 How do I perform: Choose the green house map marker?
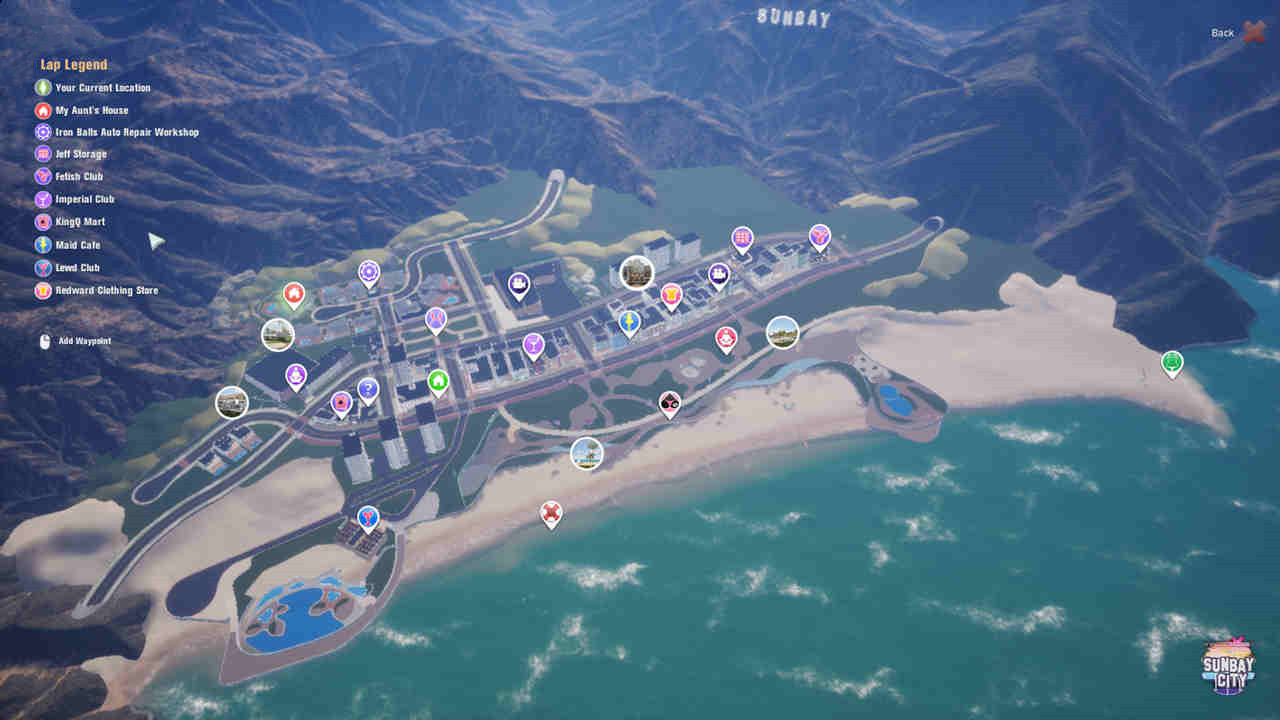click(x=438, y=380)
